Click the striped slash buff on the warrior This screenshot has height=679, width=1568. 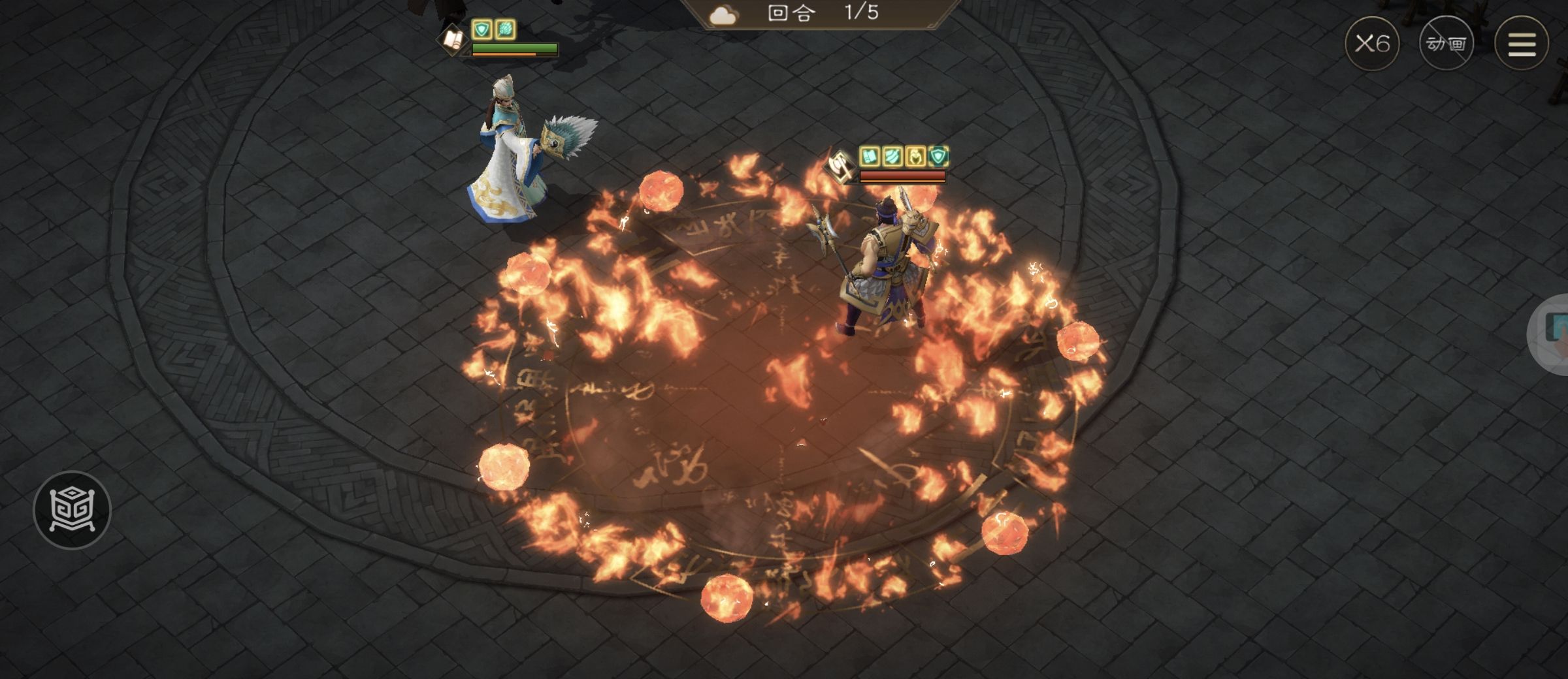[892, 157]
